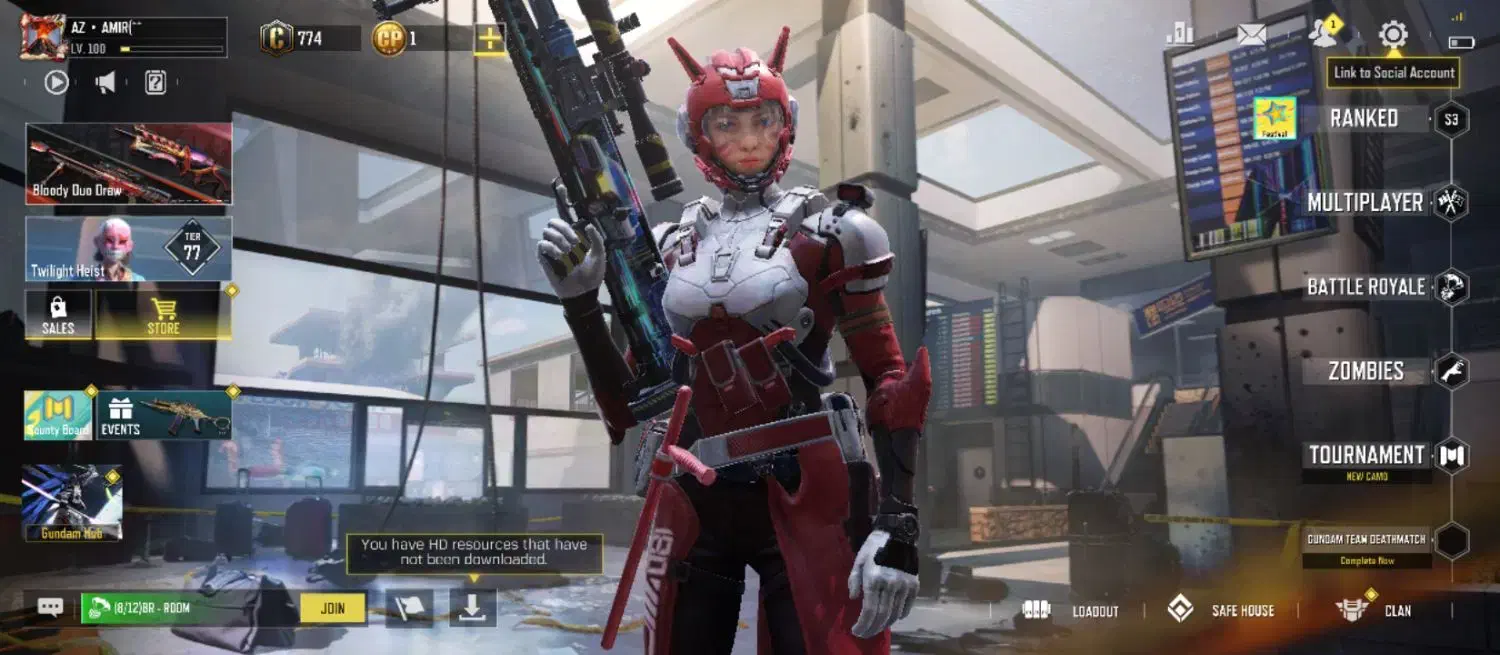The width and height of the screenshot is (1500, 655).
Task: Open the Settings gear icon
Action: (x=1392, y=36)
